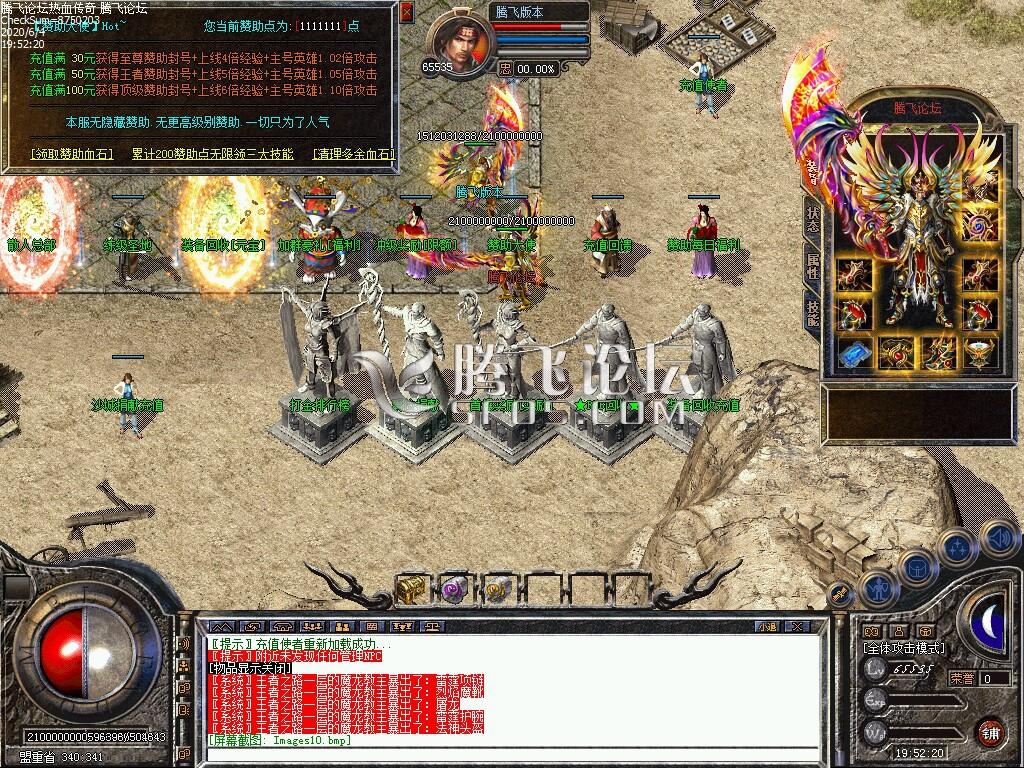
Task: Click the golden winged medal equipment slot
Action: (x=980, y=354)
